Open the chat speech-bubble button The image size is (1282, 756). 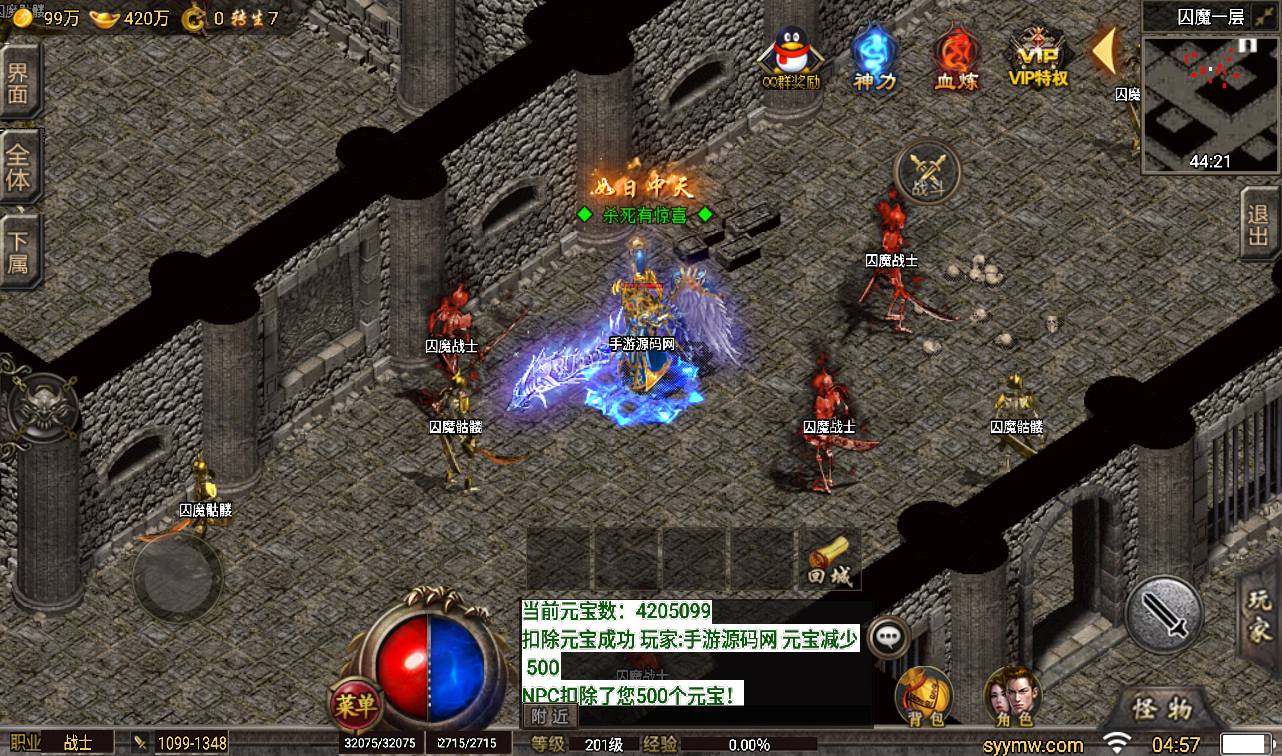(x=888, y=636)
